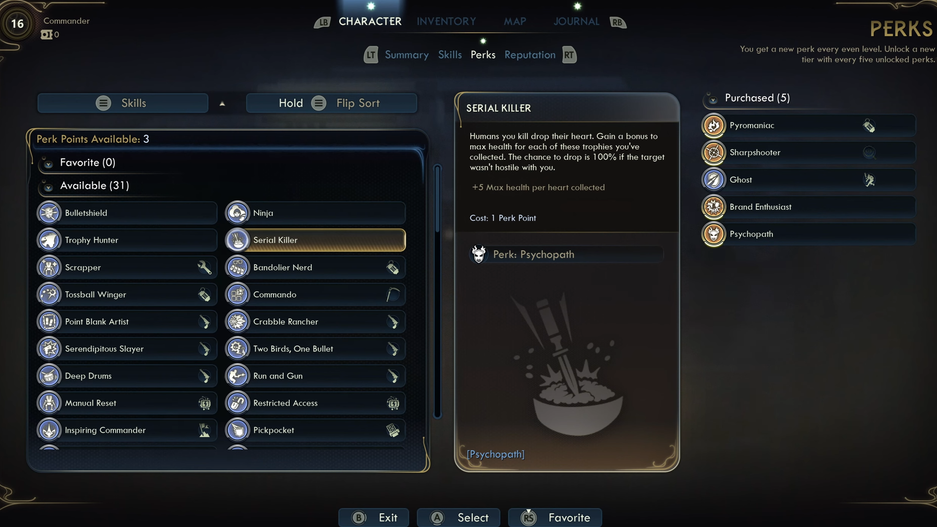The width and height of the screenshot is (937, 527).
Task: Open the Reputation sub-tab
Action: (x=530, y=55)
